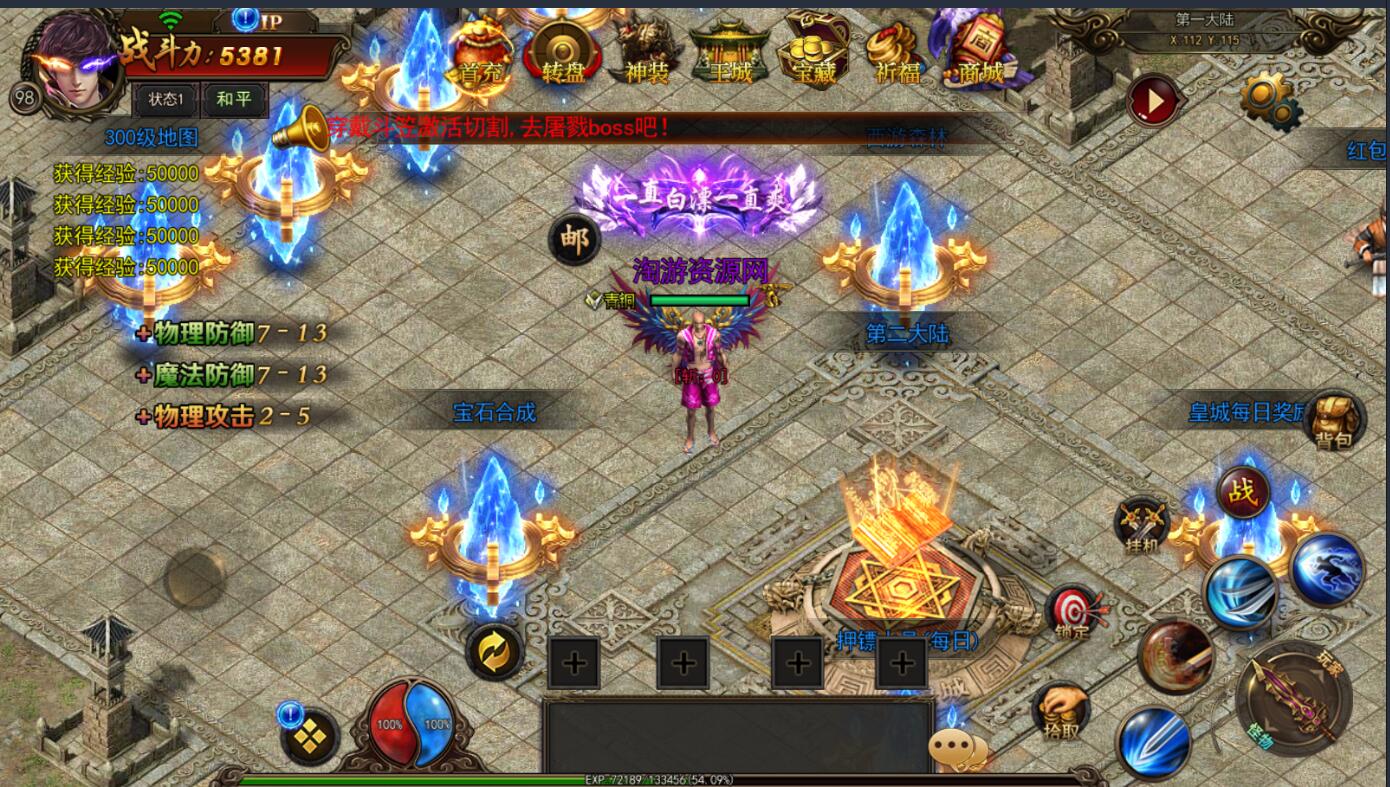Screen dimensions: 1390x787
Task: Open the gear settings icon
Action: [x=1267, y=100]
